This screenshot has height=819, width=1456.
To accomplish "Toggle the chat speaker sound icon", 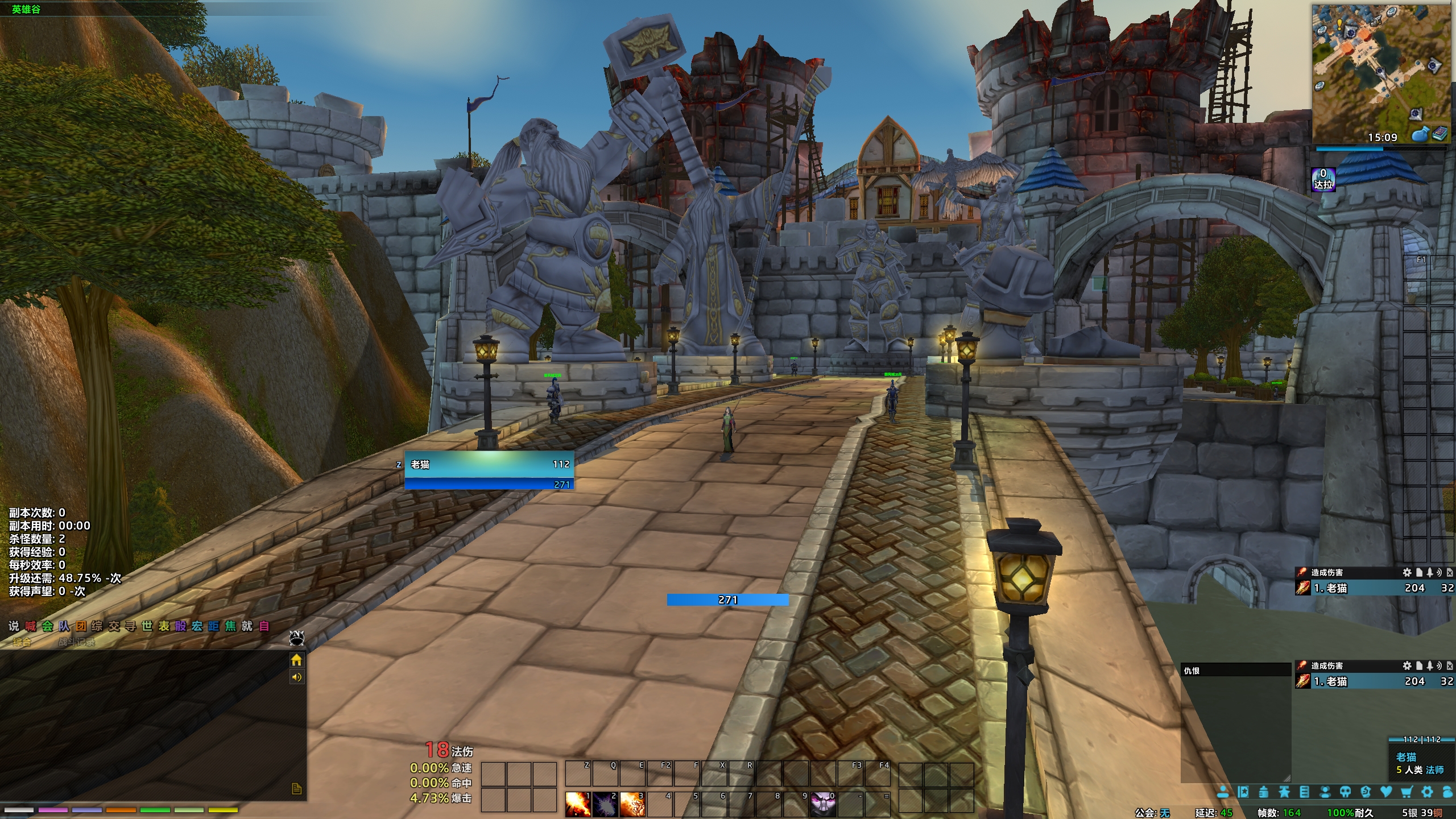I will point(296,677).
